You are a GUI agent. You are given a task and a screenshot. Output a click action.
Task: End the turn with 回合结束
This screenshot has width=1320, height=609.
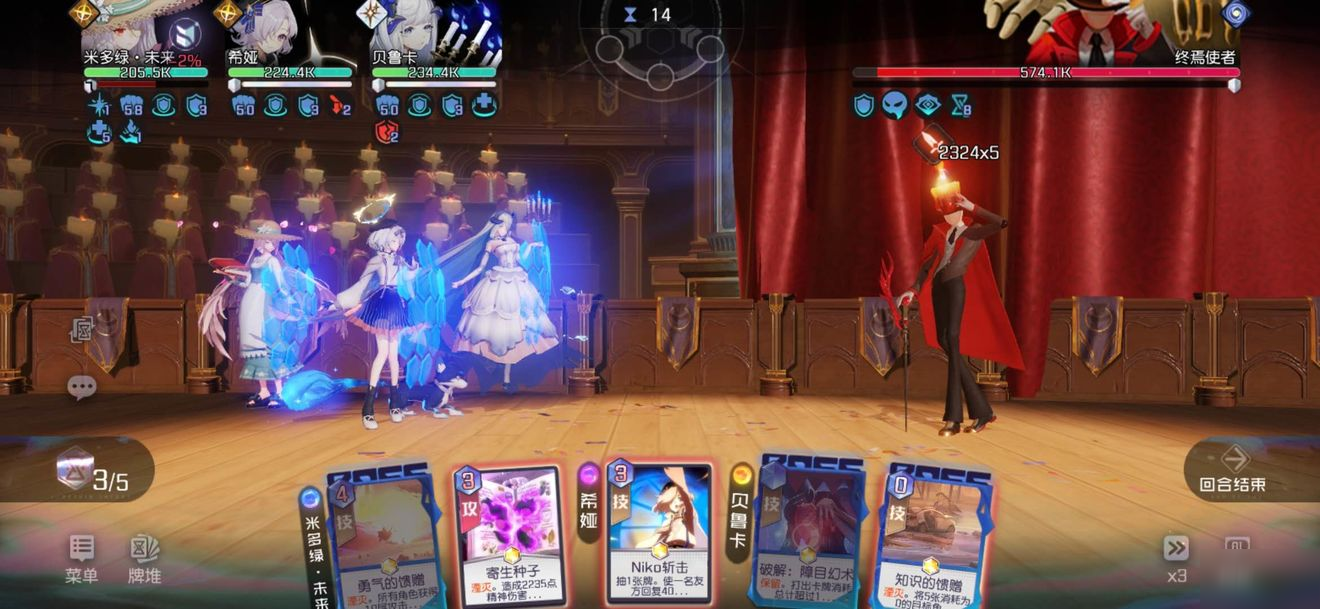click(1234, 468)
